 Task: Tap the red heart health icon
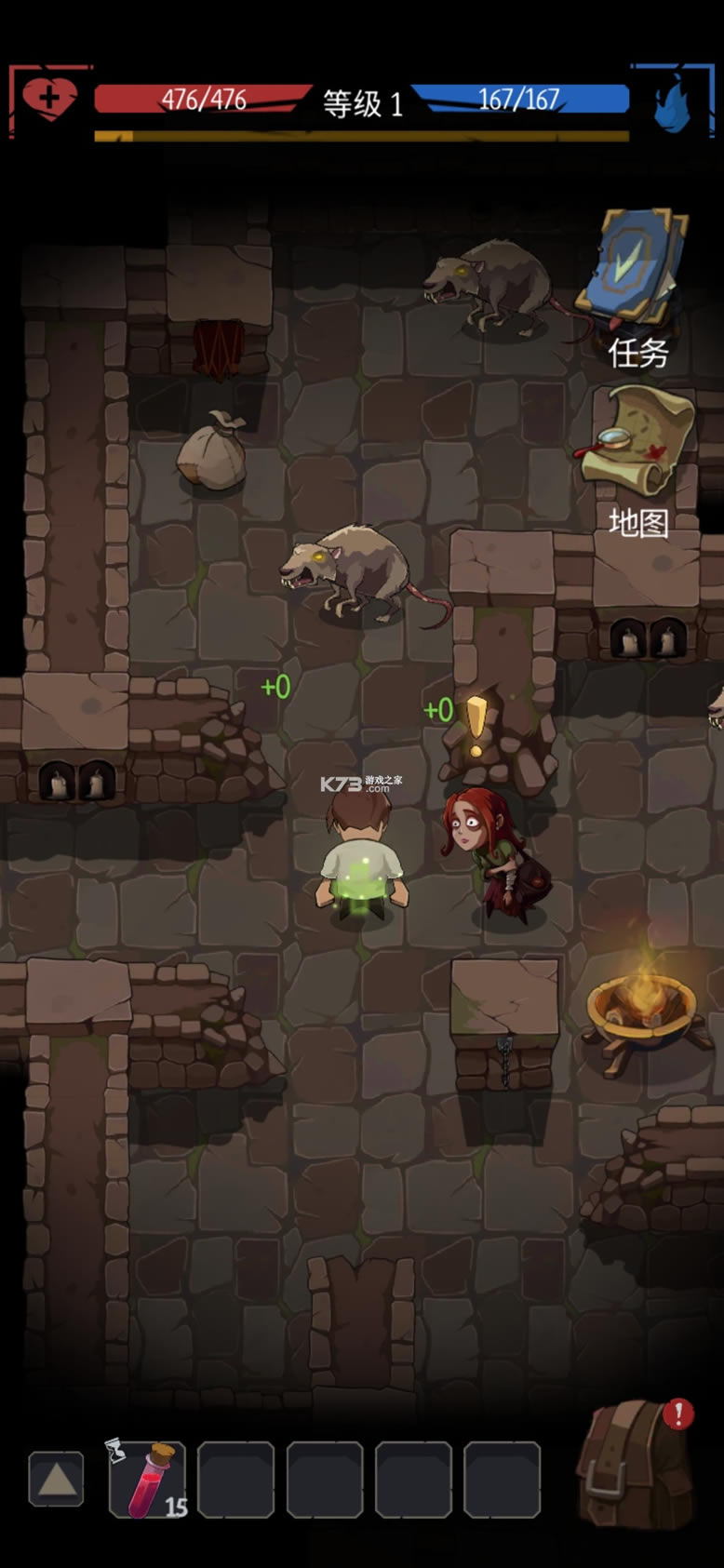tap(49, 98)
